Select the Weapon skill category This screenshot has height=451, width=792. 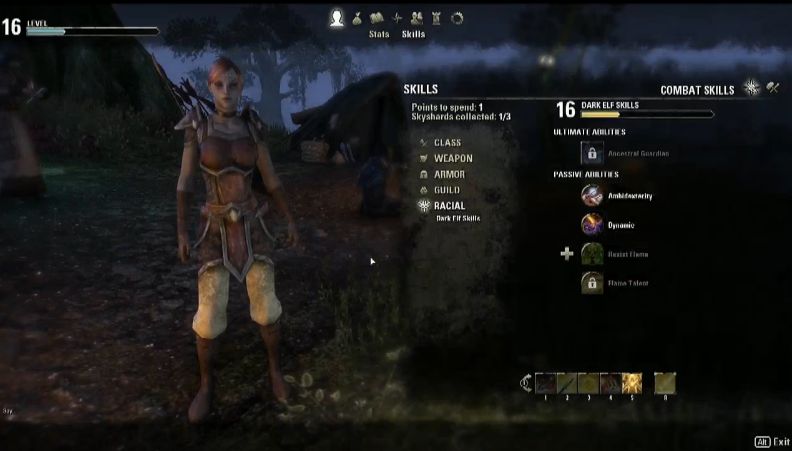(452, 158)
